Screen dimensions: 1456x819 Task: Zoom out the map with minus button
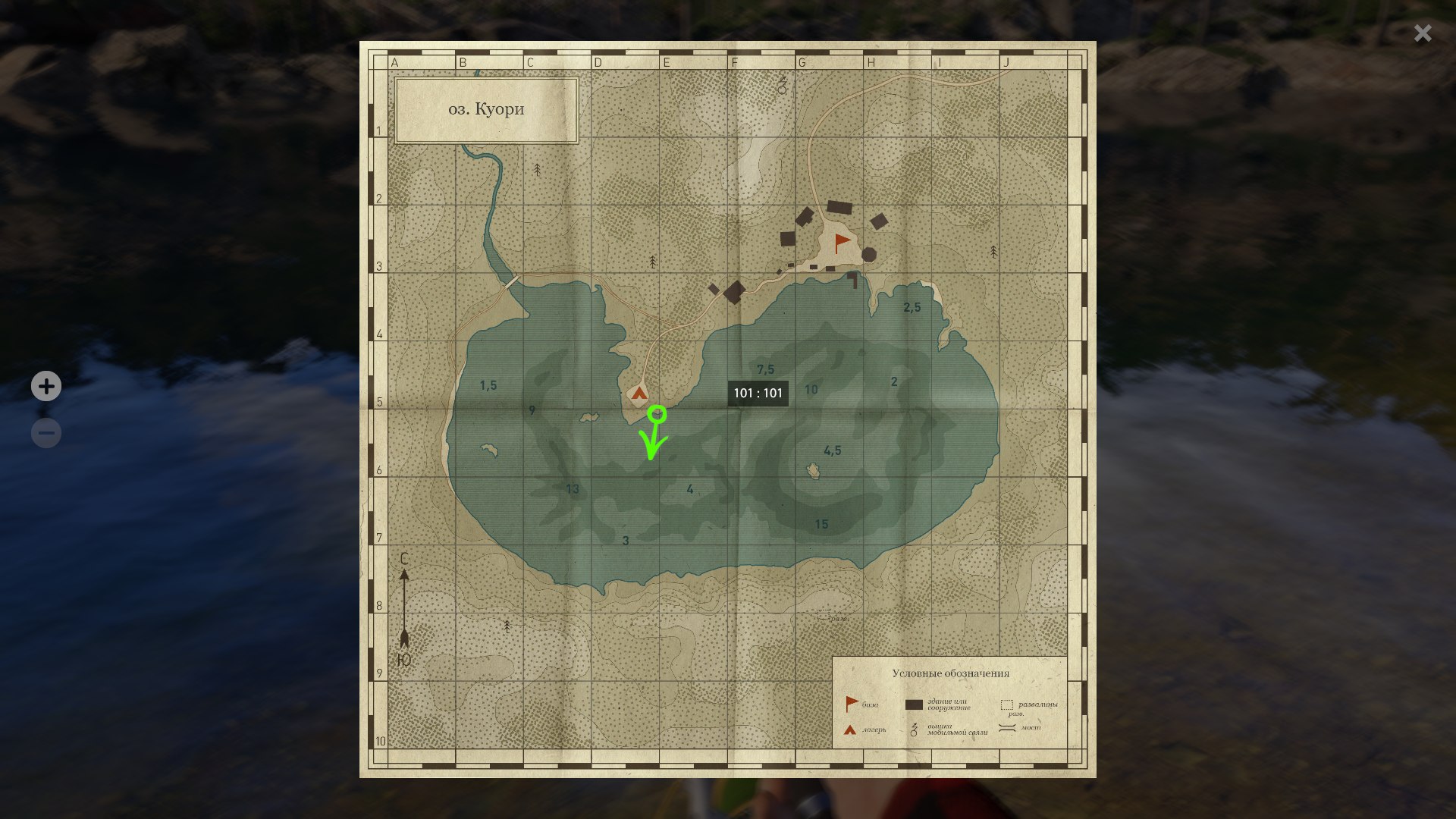coord(46,433)
